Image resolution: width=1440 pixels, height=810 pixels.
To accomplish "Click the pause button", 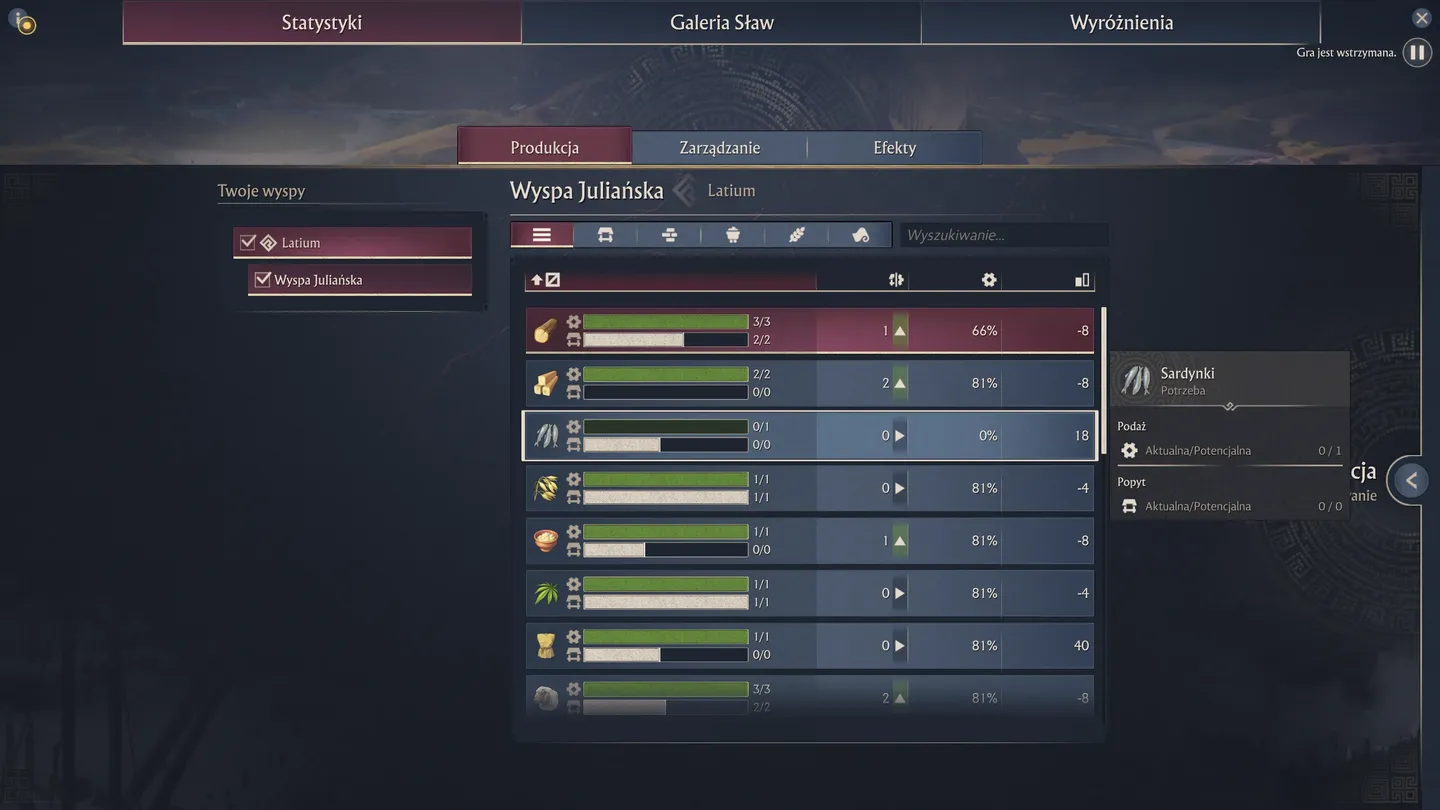I will [1417, 52].
